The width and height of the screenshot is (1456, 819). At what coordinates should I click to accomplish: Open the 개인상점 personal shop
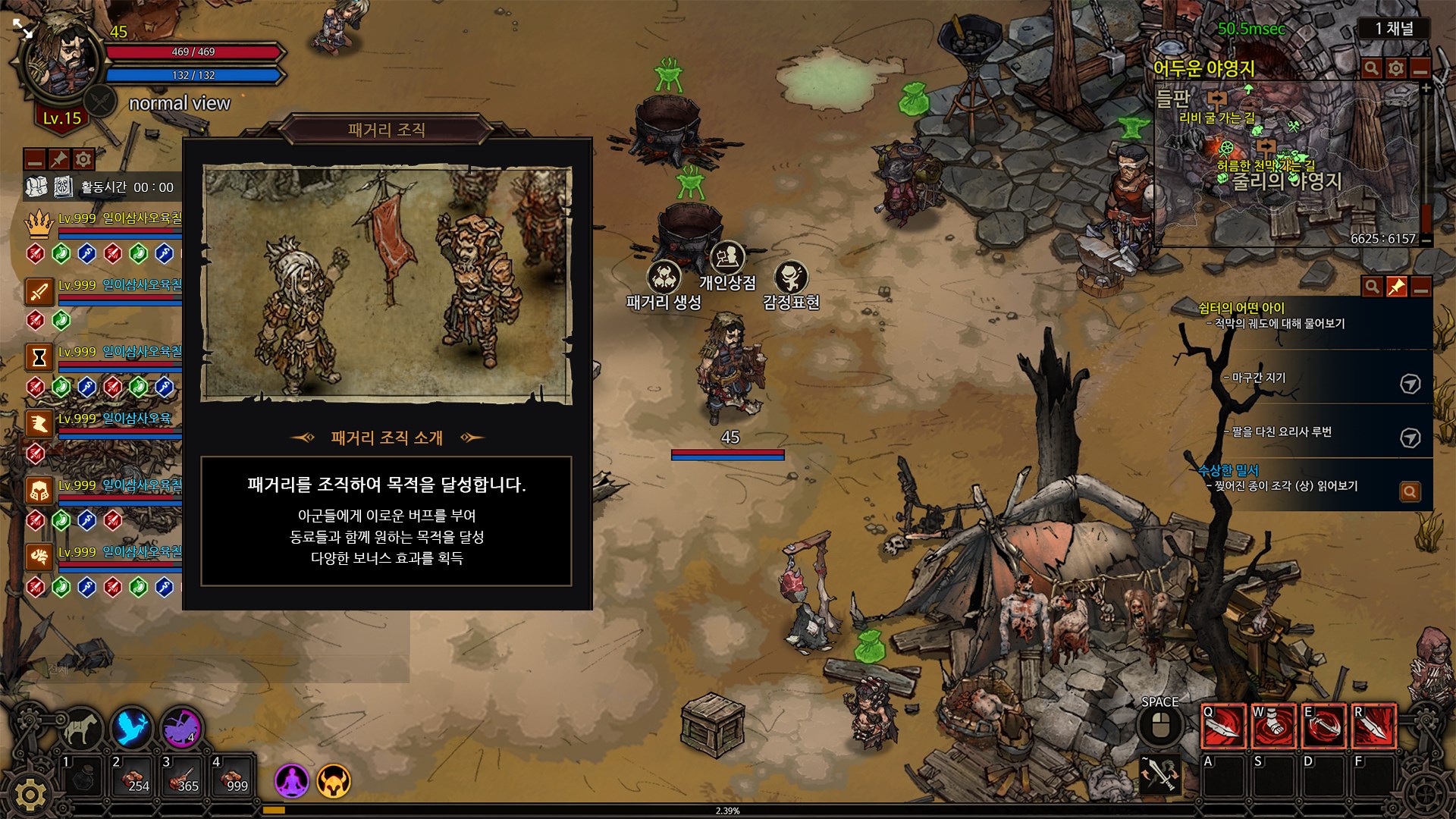[727, 259]
